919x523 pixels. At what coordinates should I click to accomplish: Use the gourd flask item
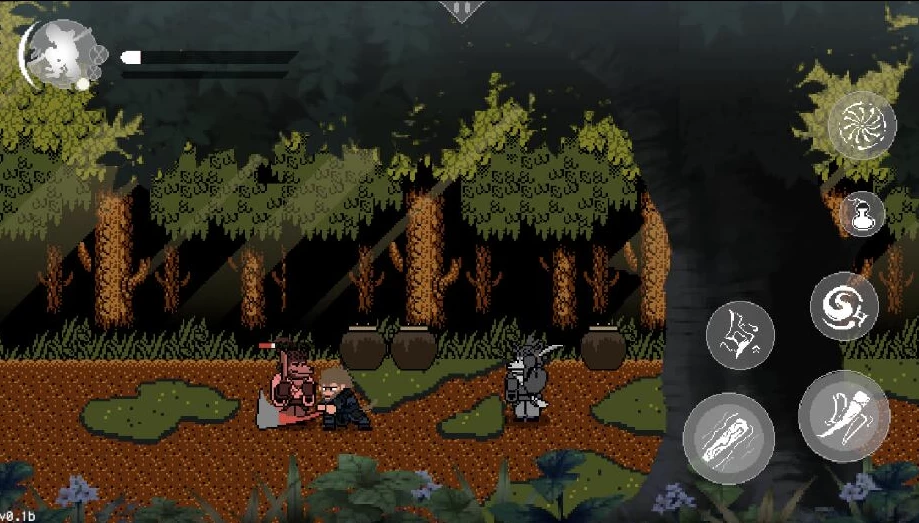point(861,214)
